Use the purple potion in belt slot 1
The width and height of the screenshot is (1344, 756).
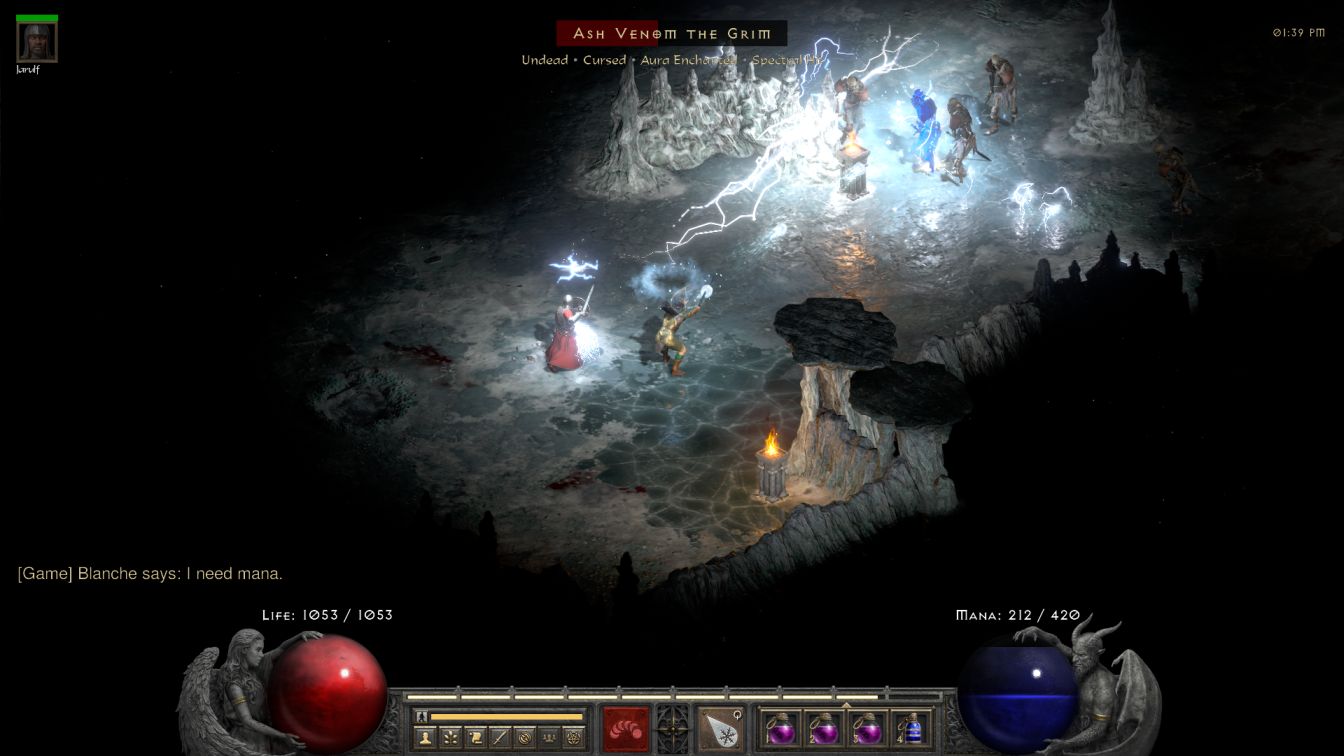tap(781, 728)
